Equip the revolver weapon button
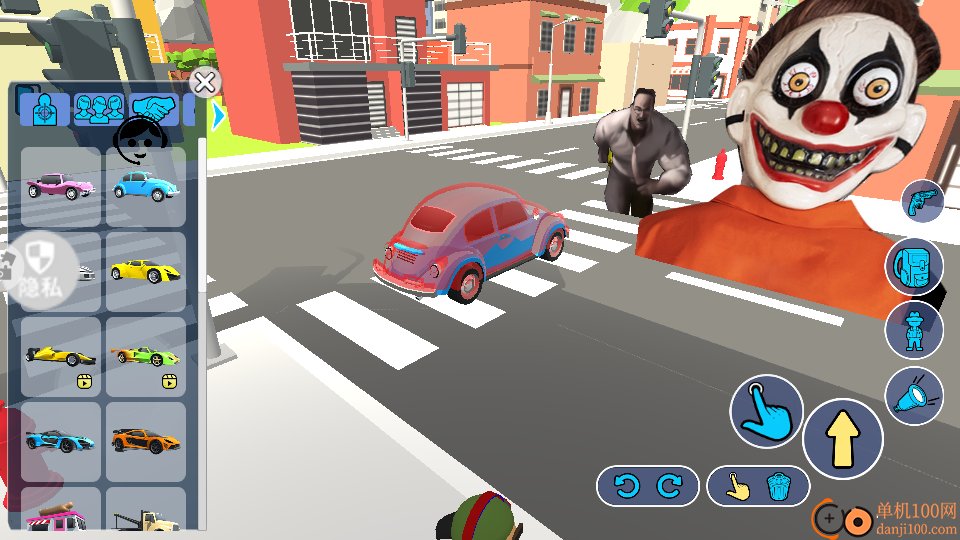 click(x=922, y=202)
